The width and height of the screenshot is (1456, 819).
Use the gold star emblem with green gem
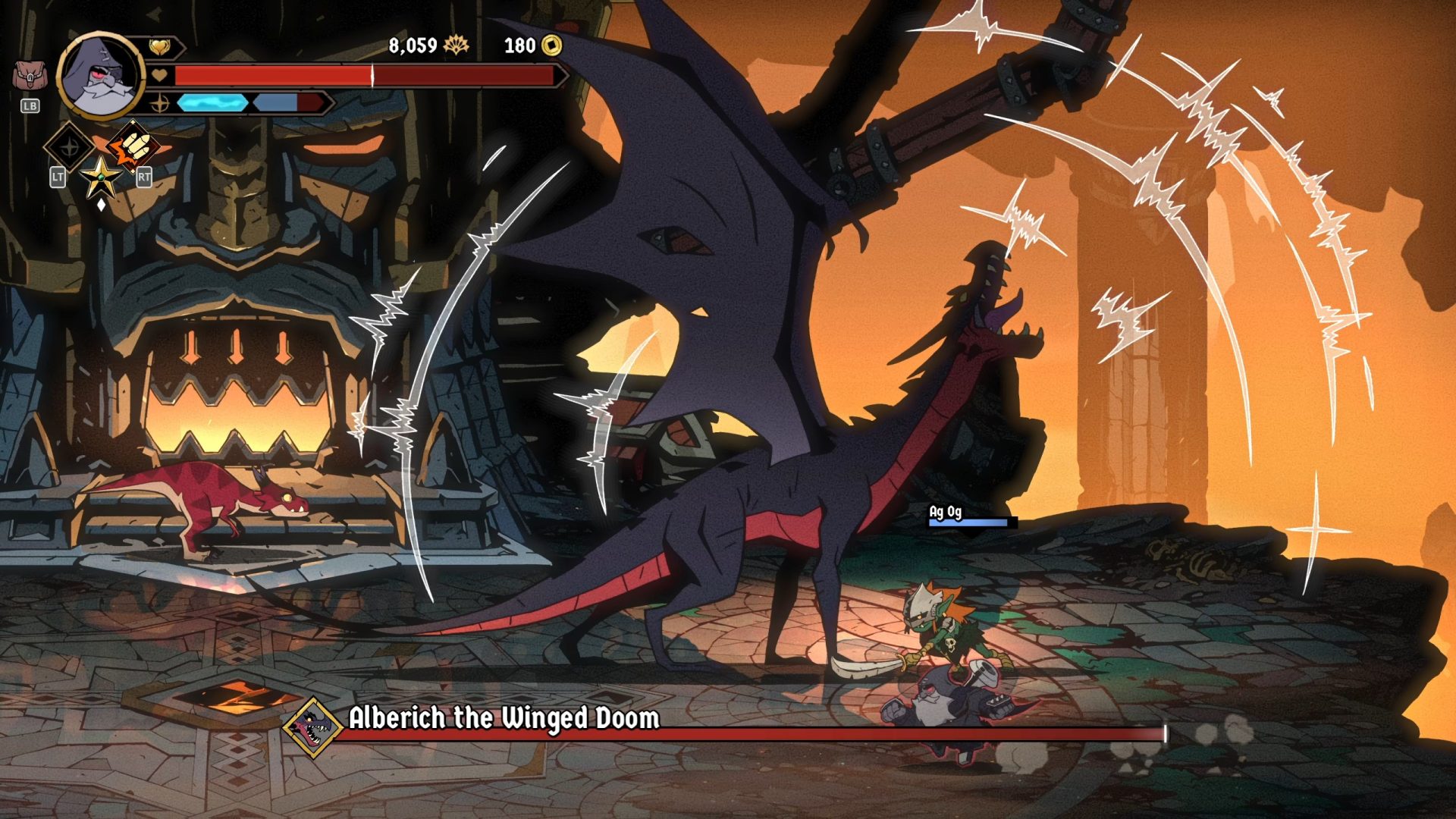click(x=100, y=178)
